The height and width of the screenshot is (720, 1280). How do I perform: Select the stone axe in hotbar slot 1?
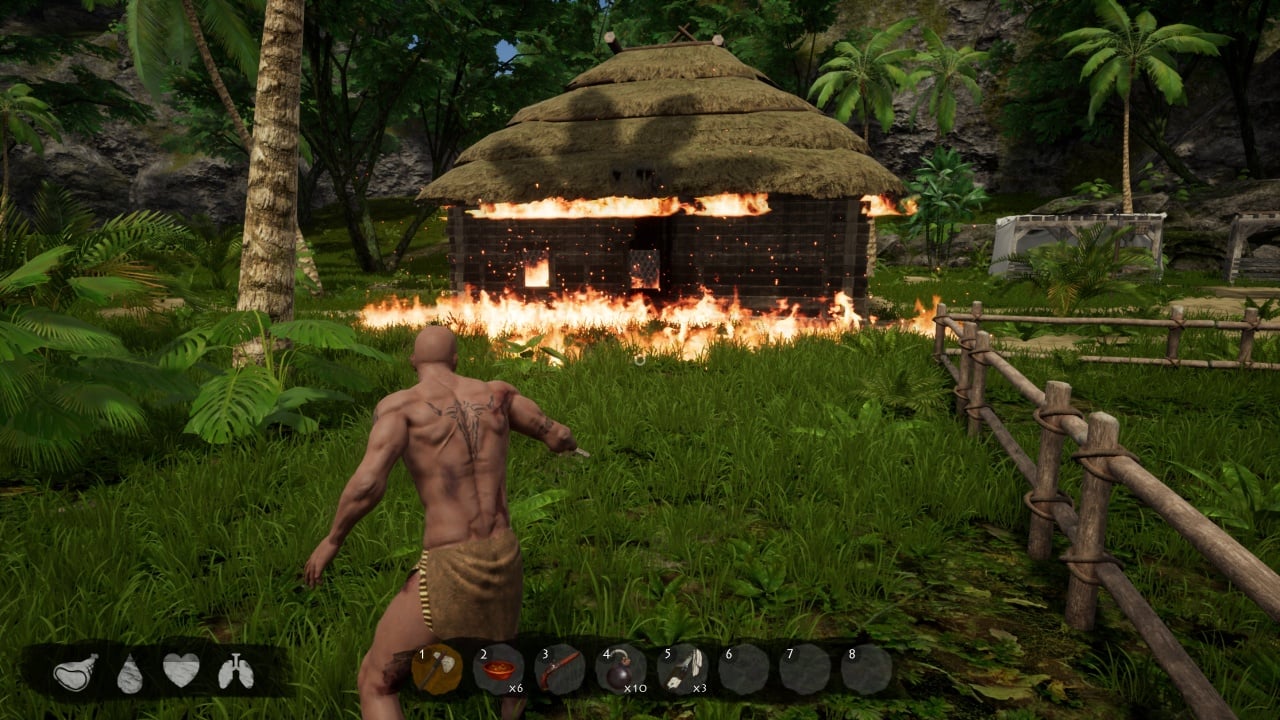click(x=437, y=669)
